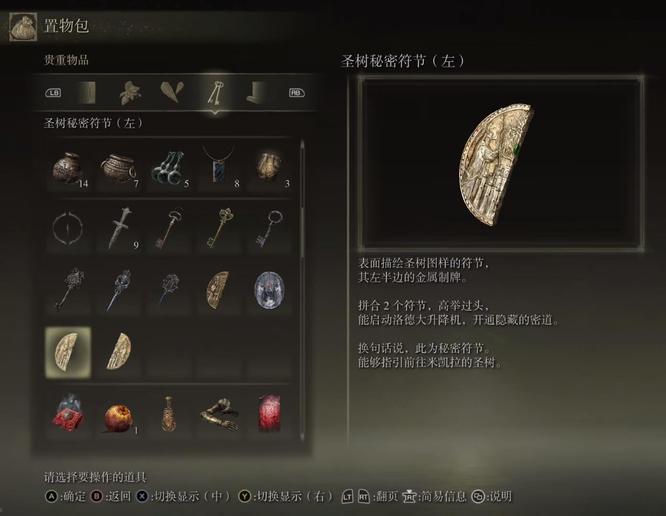Select the round ritual pot with count 7
The height and width of the screenshot is (516, 666).
tap(117, 167)
